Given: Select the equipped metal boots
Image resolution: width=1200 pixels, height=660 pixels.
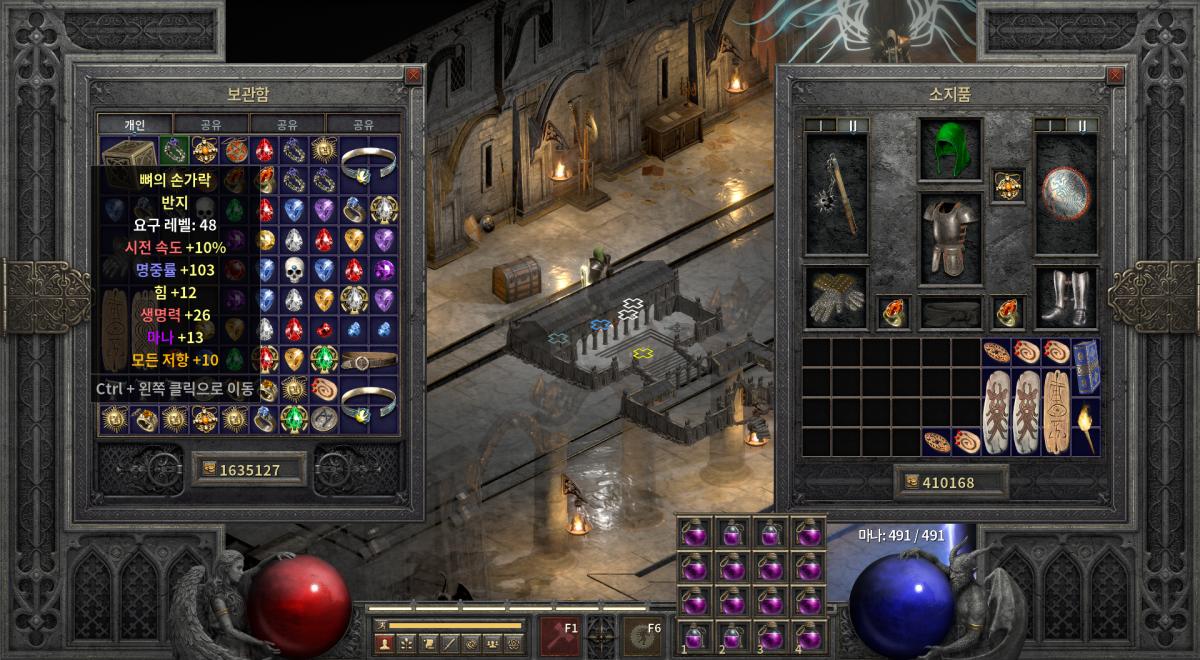Looking at the screenshot, I should [x=1066, y=297].
